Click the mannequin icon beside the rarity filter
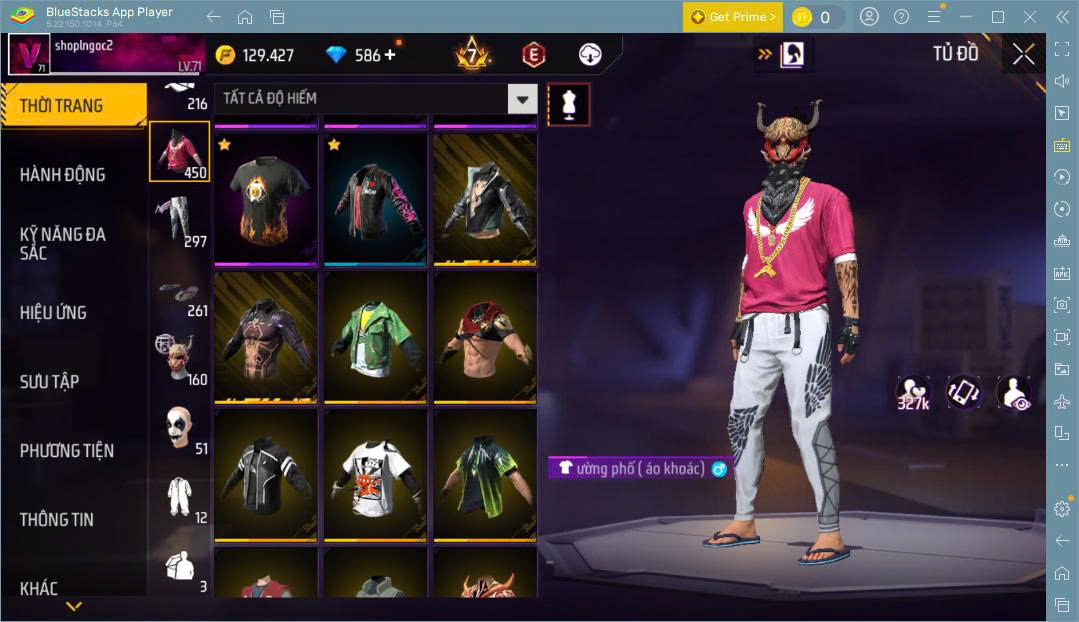This screenshot has width=1079, height=622. click(x=568, y=104)
